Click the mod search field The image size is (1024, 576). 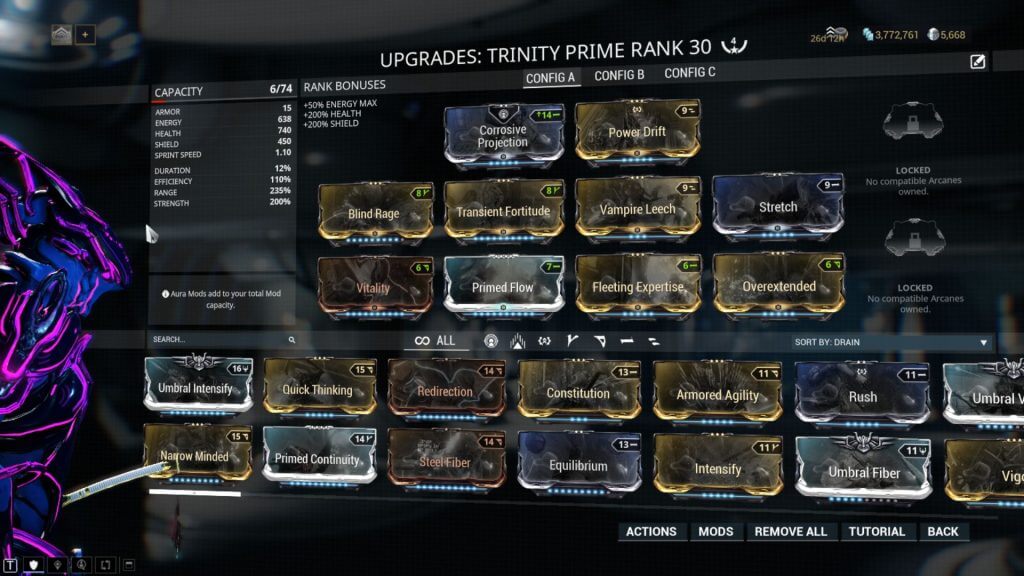(220, 340)
